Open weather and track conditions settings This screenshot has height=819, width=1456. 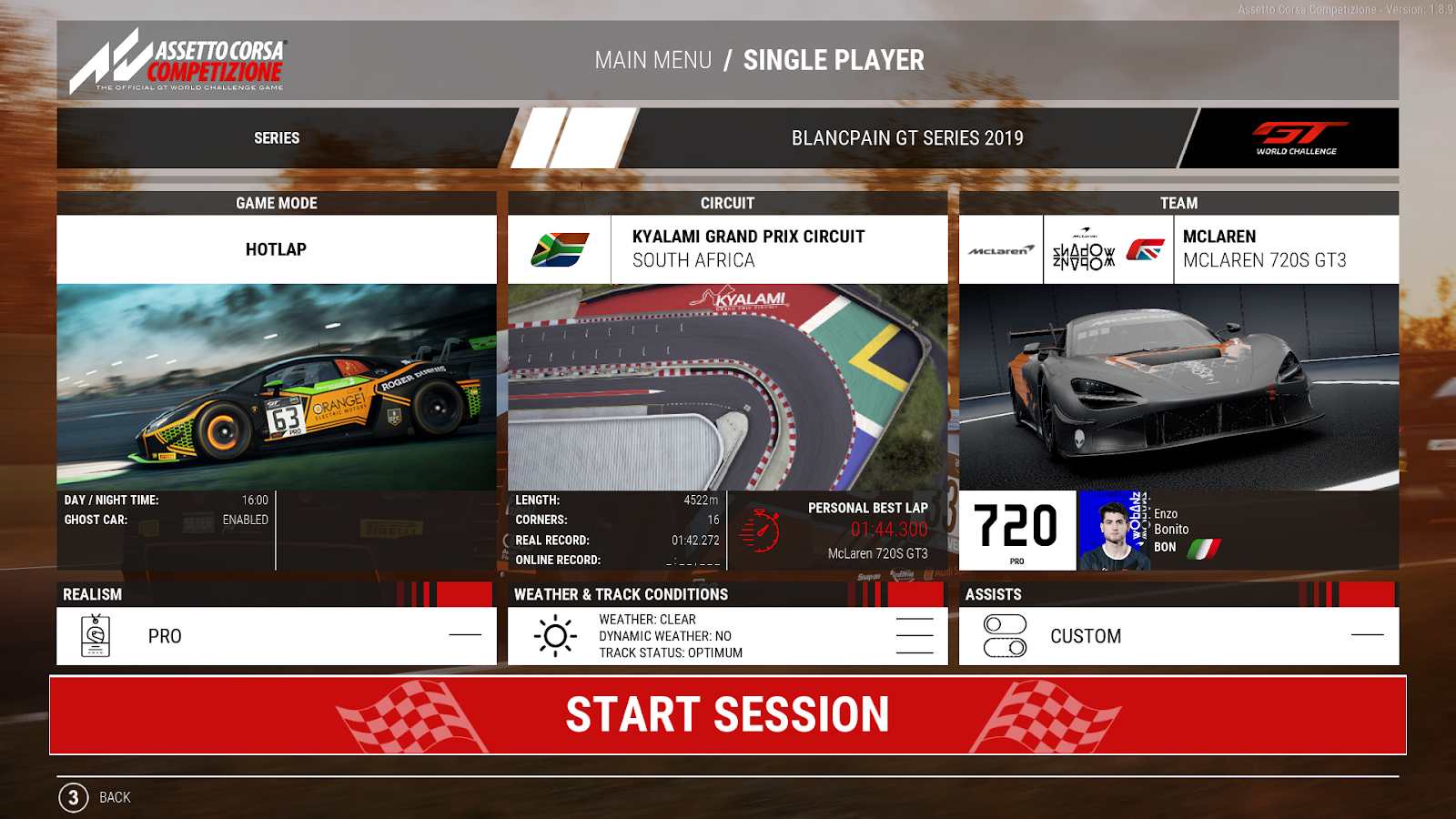click(x=727, y=636)
